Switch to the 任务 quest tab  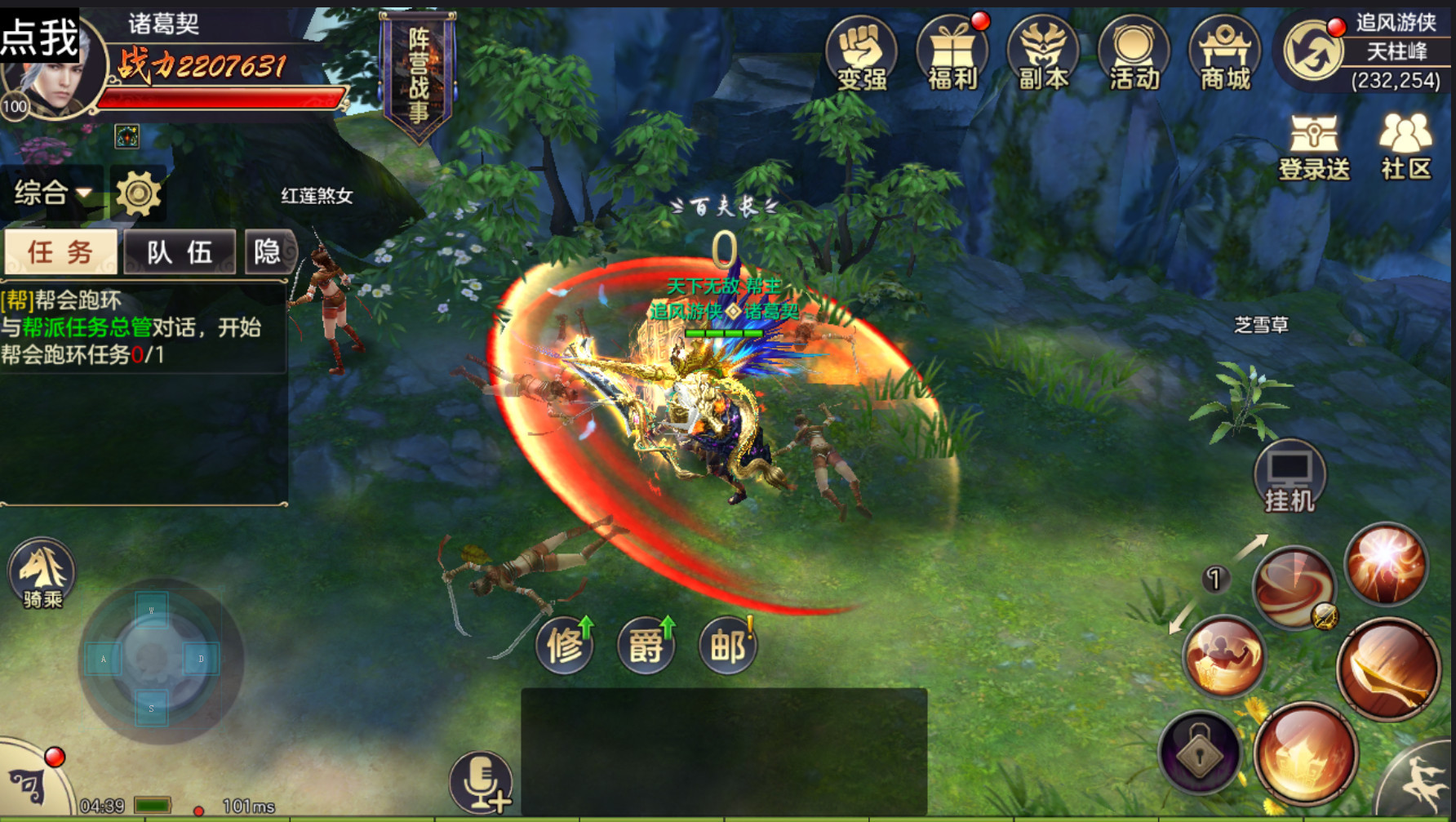61,251
